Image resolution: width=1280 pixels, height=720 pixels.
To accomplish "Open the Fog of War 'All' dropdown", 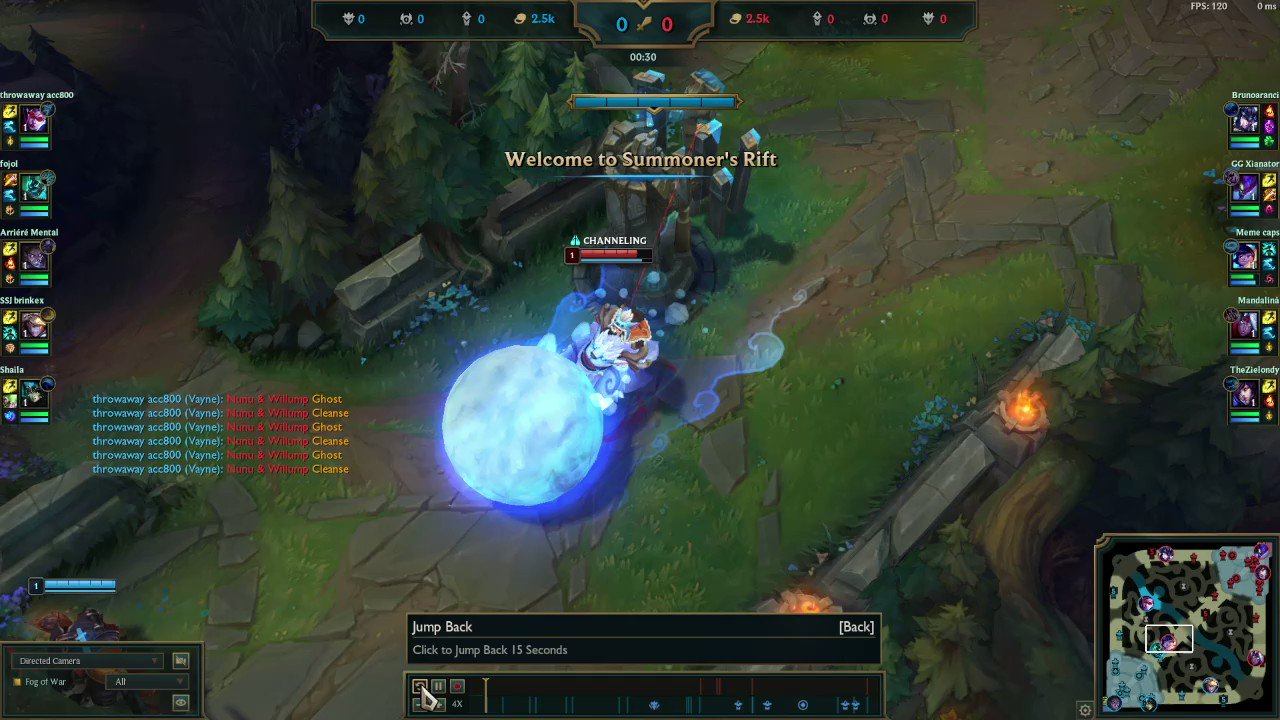I will tap(147, 681).
